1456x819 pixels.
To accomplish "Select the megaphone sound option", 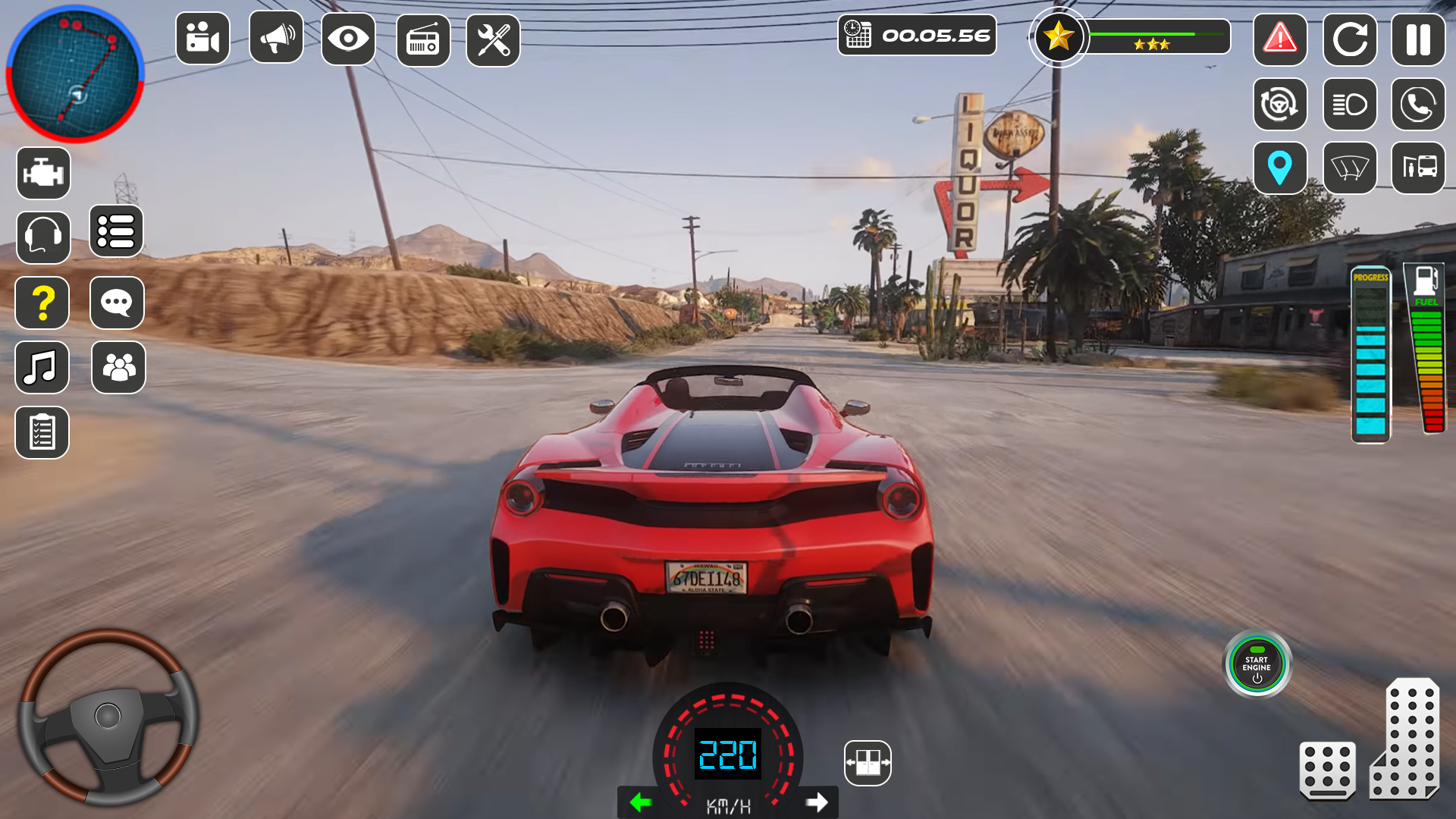I will click(x=275, y=39).
